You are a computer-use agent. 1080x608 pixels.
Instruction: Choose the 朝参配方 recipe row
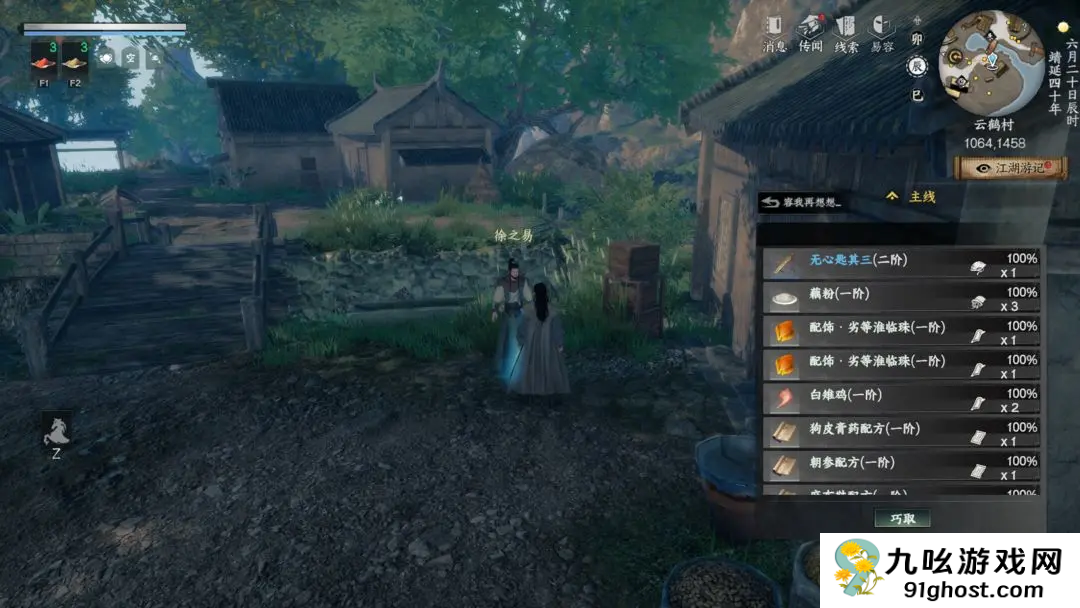900,467
